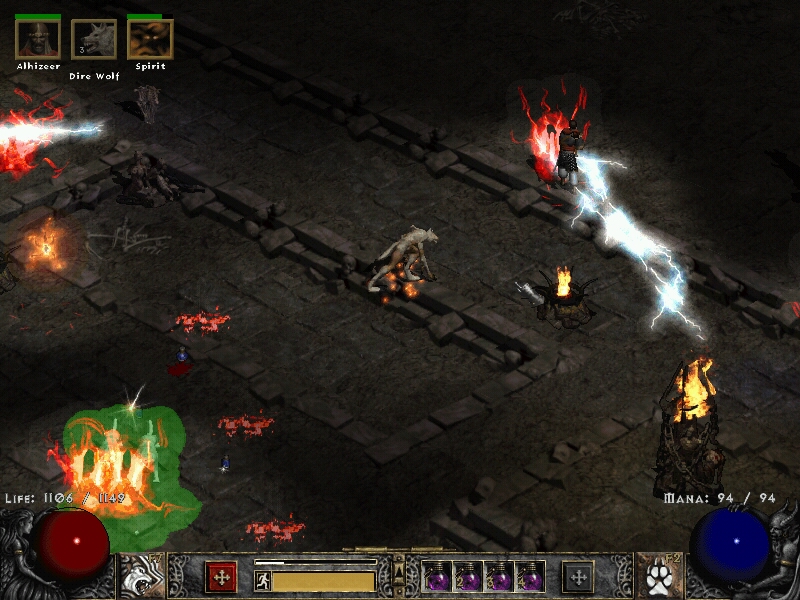Click the Dire Wolf summon portrait

[x=94, y=39]
